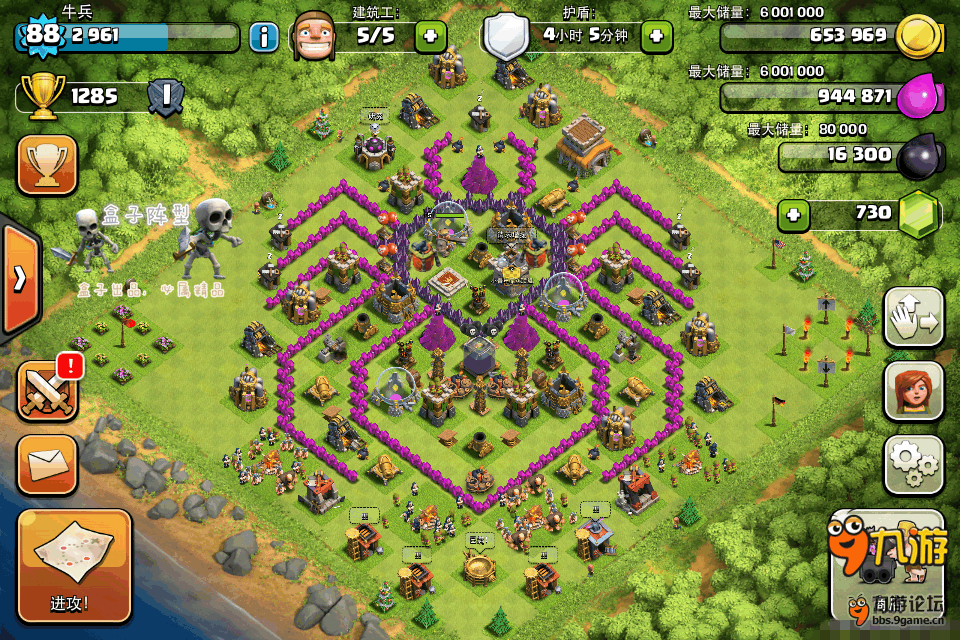Buy gems with the green plus button
This screenshot has height=640, width=960.
coord(794,213)
